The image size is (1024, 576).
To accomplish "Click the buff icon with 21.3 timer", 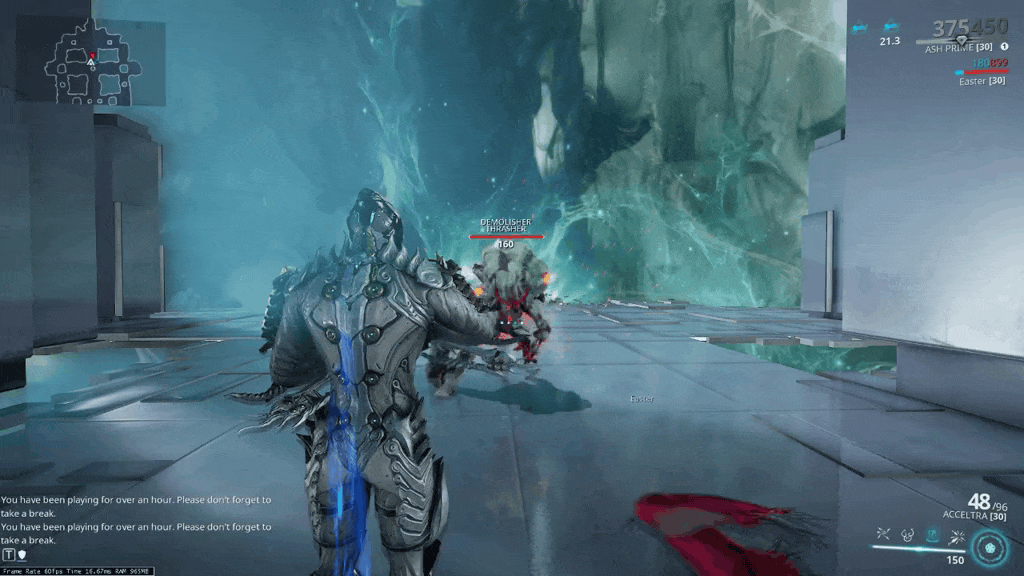I will (889, 29).
